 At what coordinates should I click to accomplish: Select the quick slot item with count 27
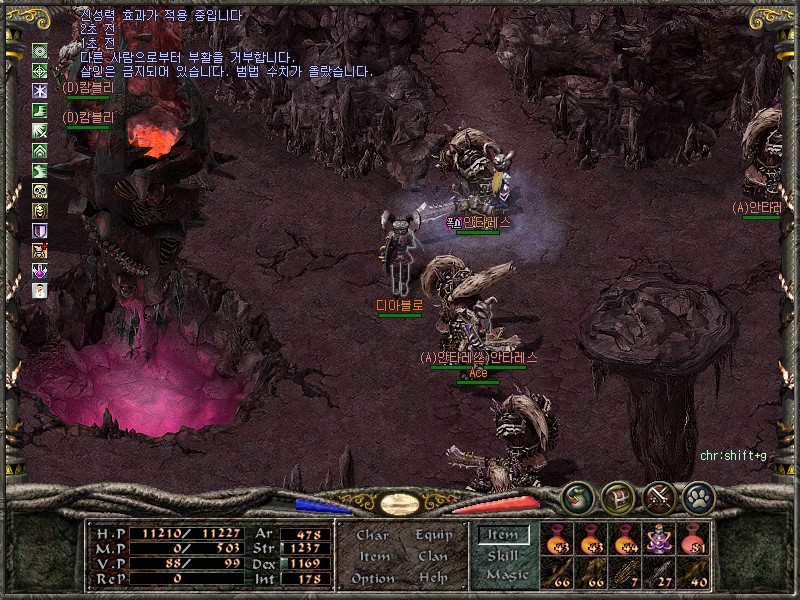(660, 573)
